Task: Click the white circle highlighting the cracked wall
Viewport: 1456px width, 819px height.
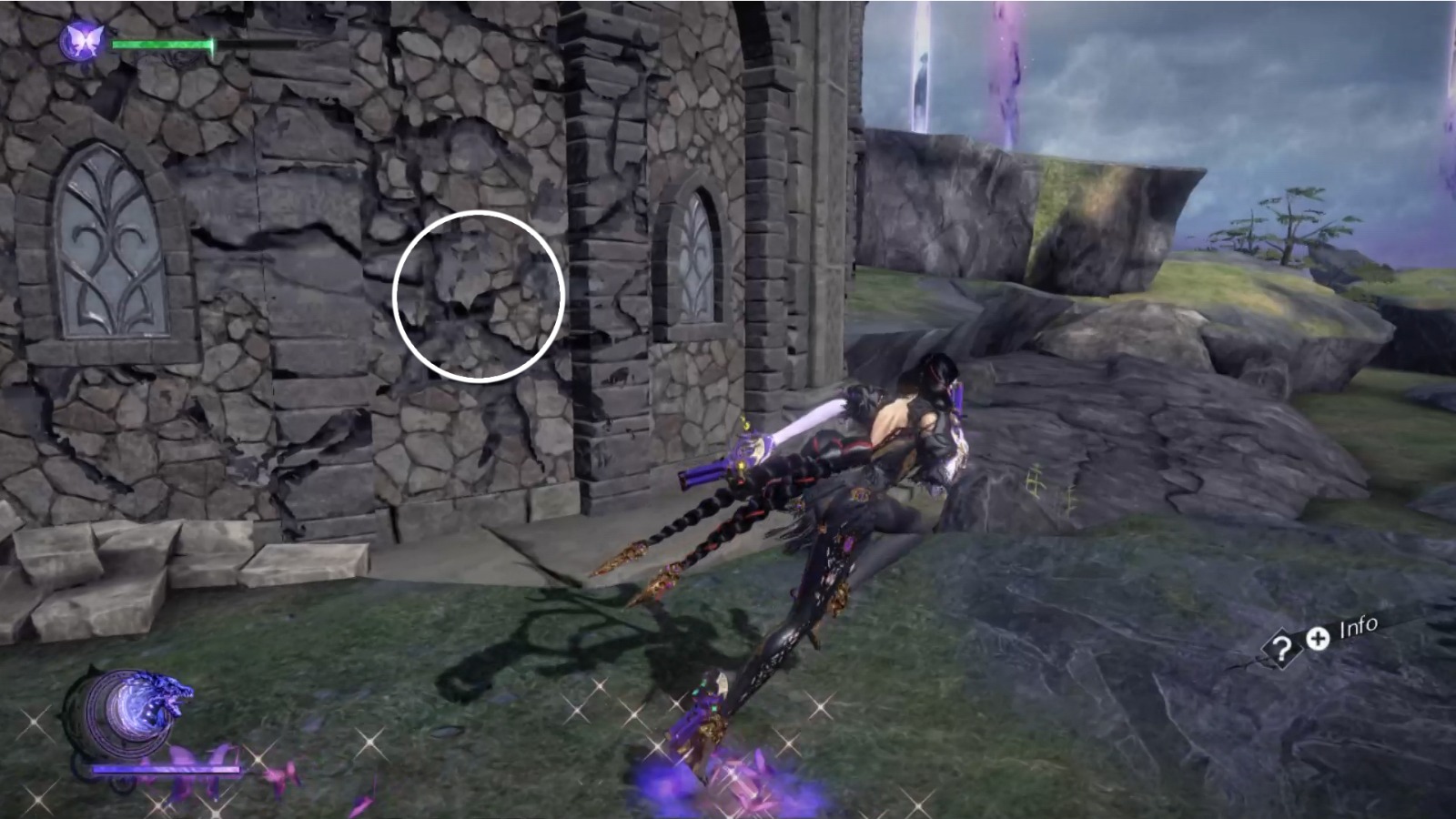Action: coord(480,293)
